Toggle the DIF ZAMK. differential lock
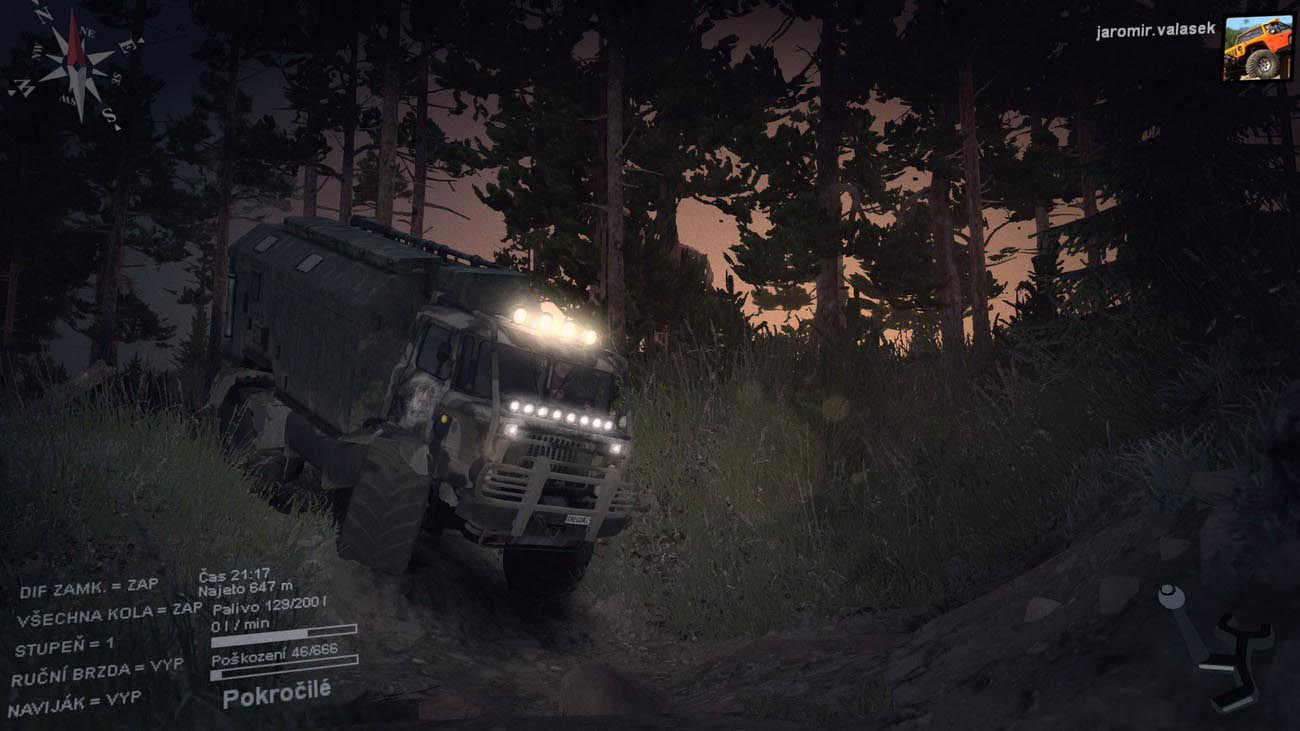This screenshot has width=1300, height=731. click(x=88, y=587)
